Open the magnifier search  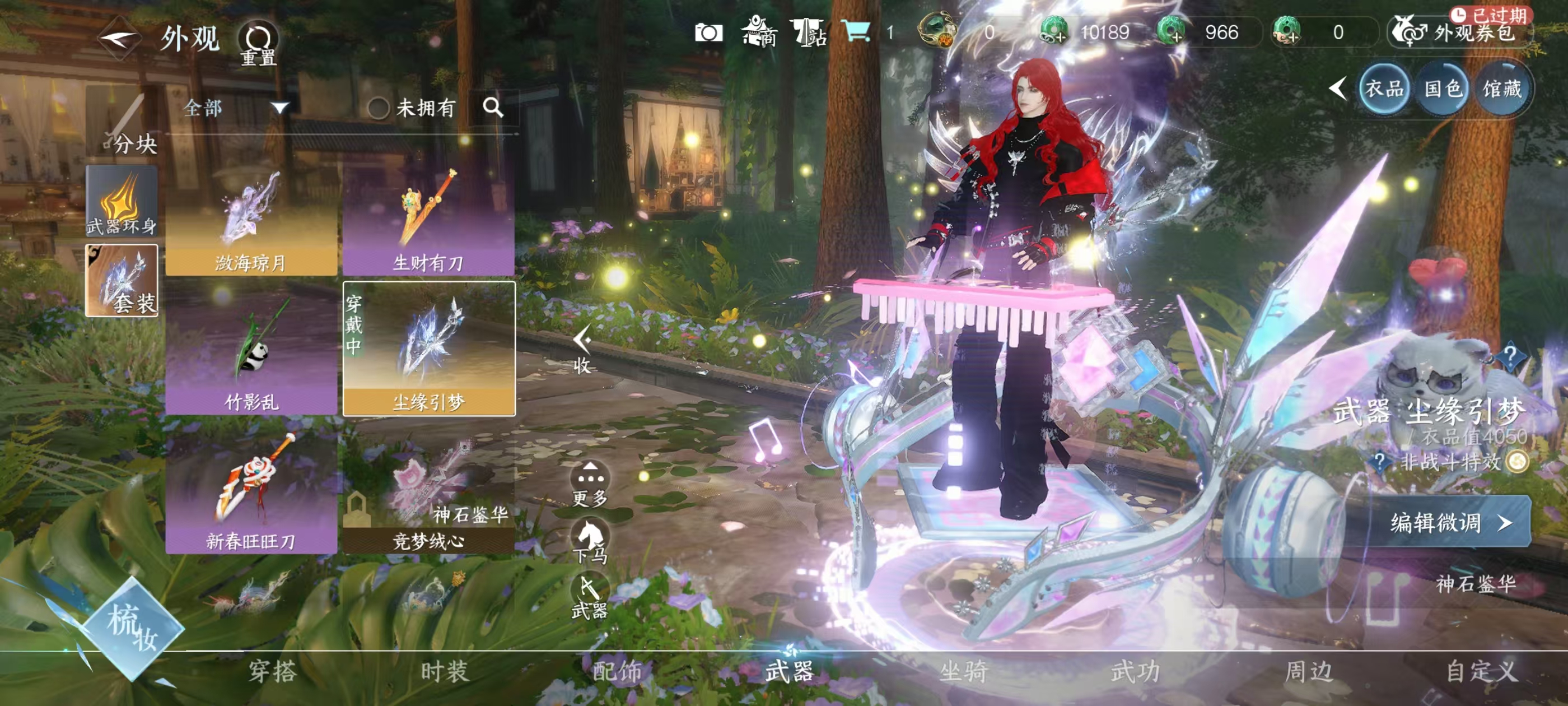pyautogui.click(x=492, y=108)
